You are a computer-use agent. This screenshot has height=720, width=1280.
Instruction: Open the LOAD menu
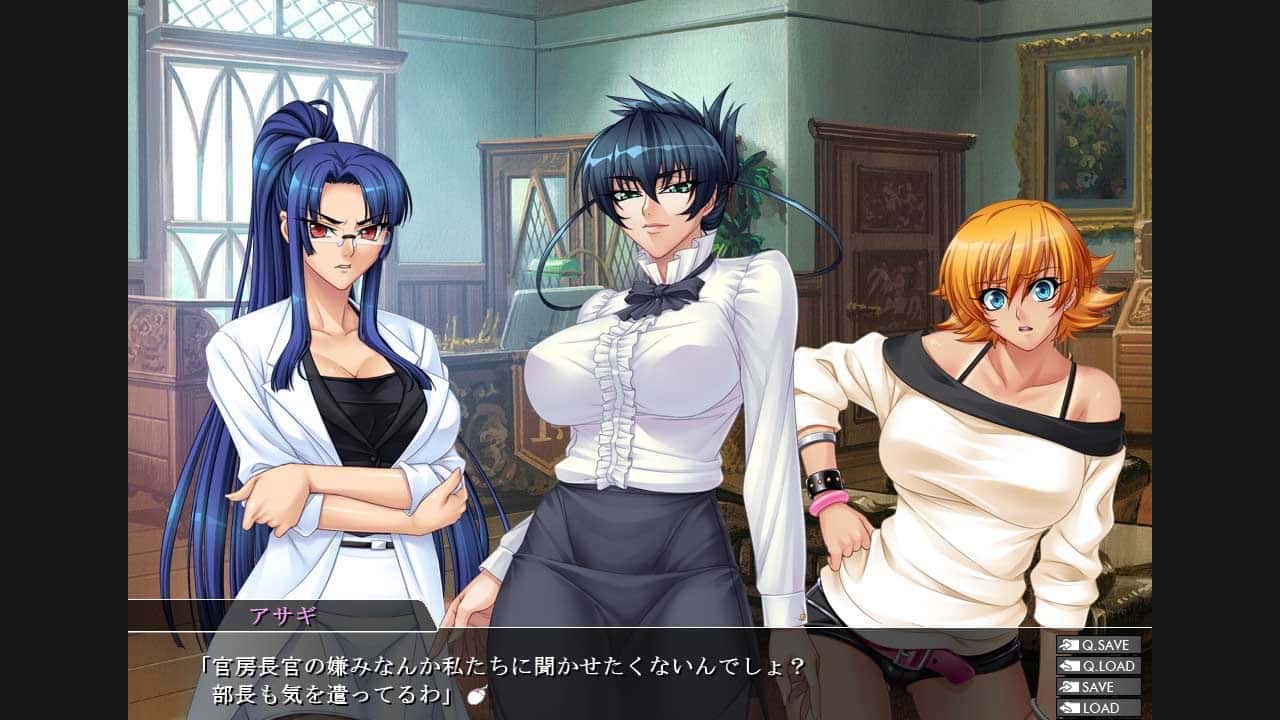click(1098, 708)
